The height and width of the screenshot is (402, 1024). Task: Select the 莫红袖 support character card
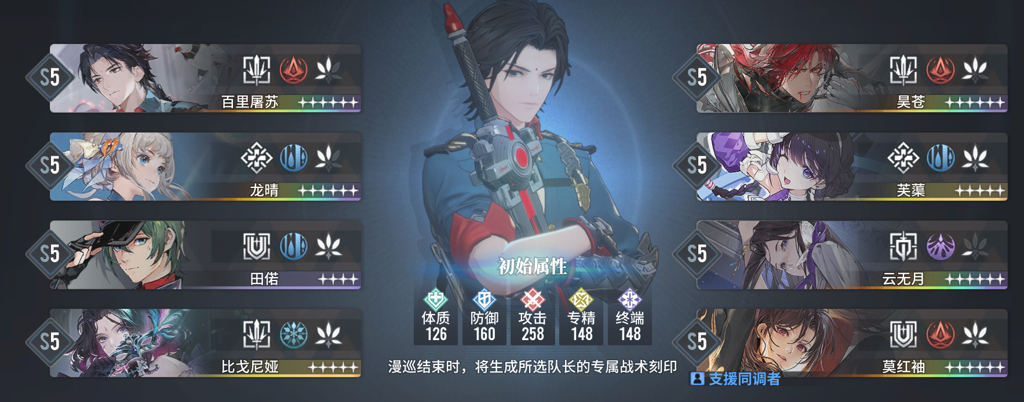852,343
